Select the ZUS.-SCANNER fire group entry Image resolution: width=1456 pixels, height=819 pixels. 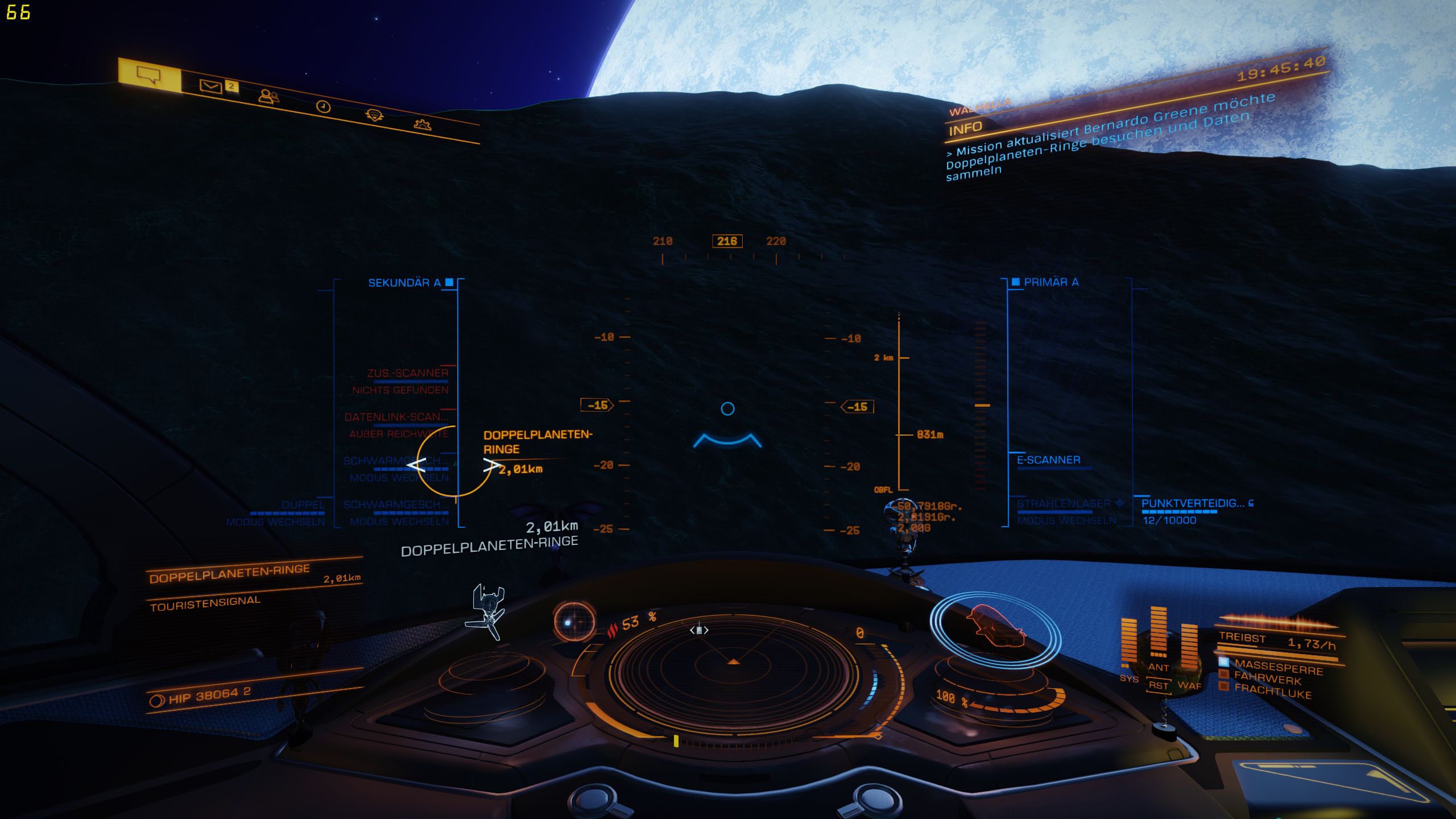407,374
